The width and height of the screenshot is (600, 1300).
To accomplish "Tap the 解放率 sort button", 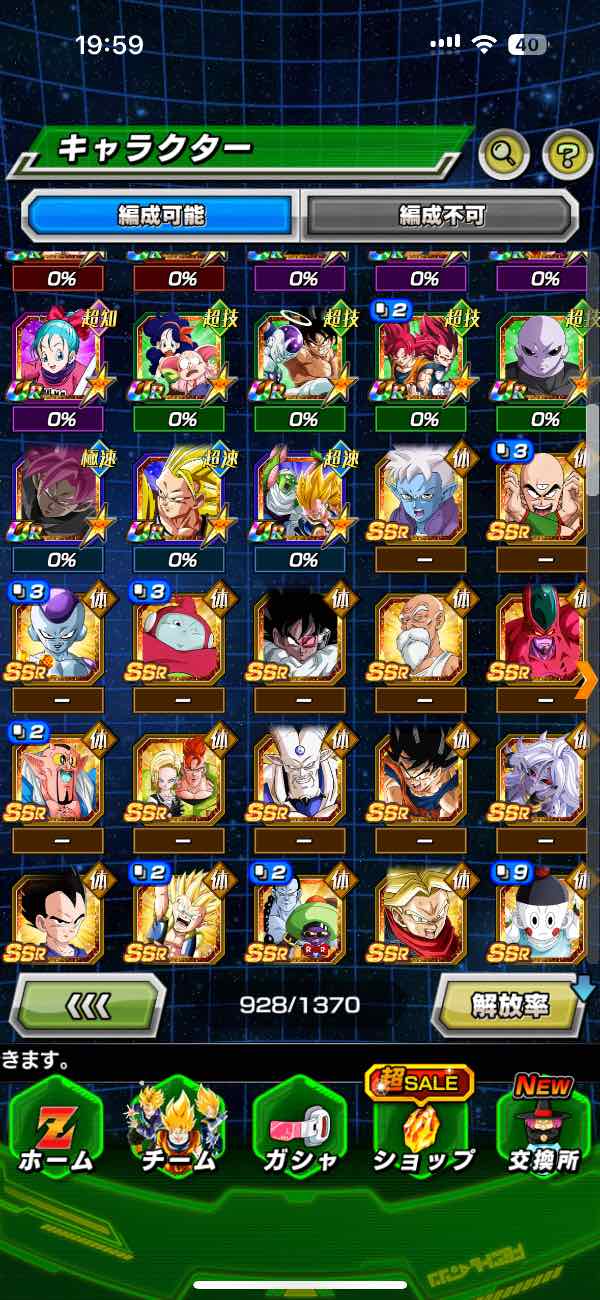I will tap(510, 1005).
